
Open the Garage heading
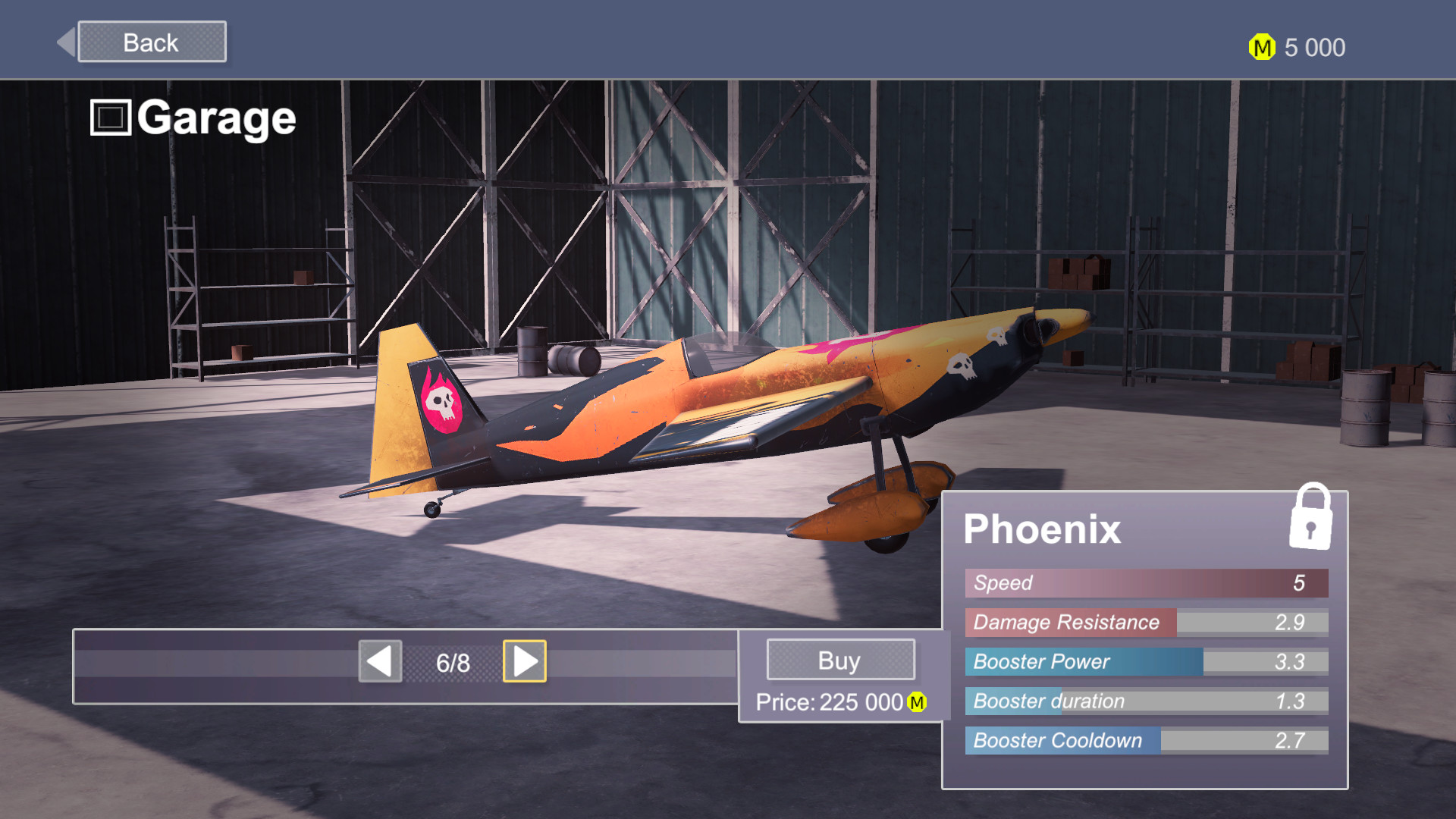click(217, 117)
